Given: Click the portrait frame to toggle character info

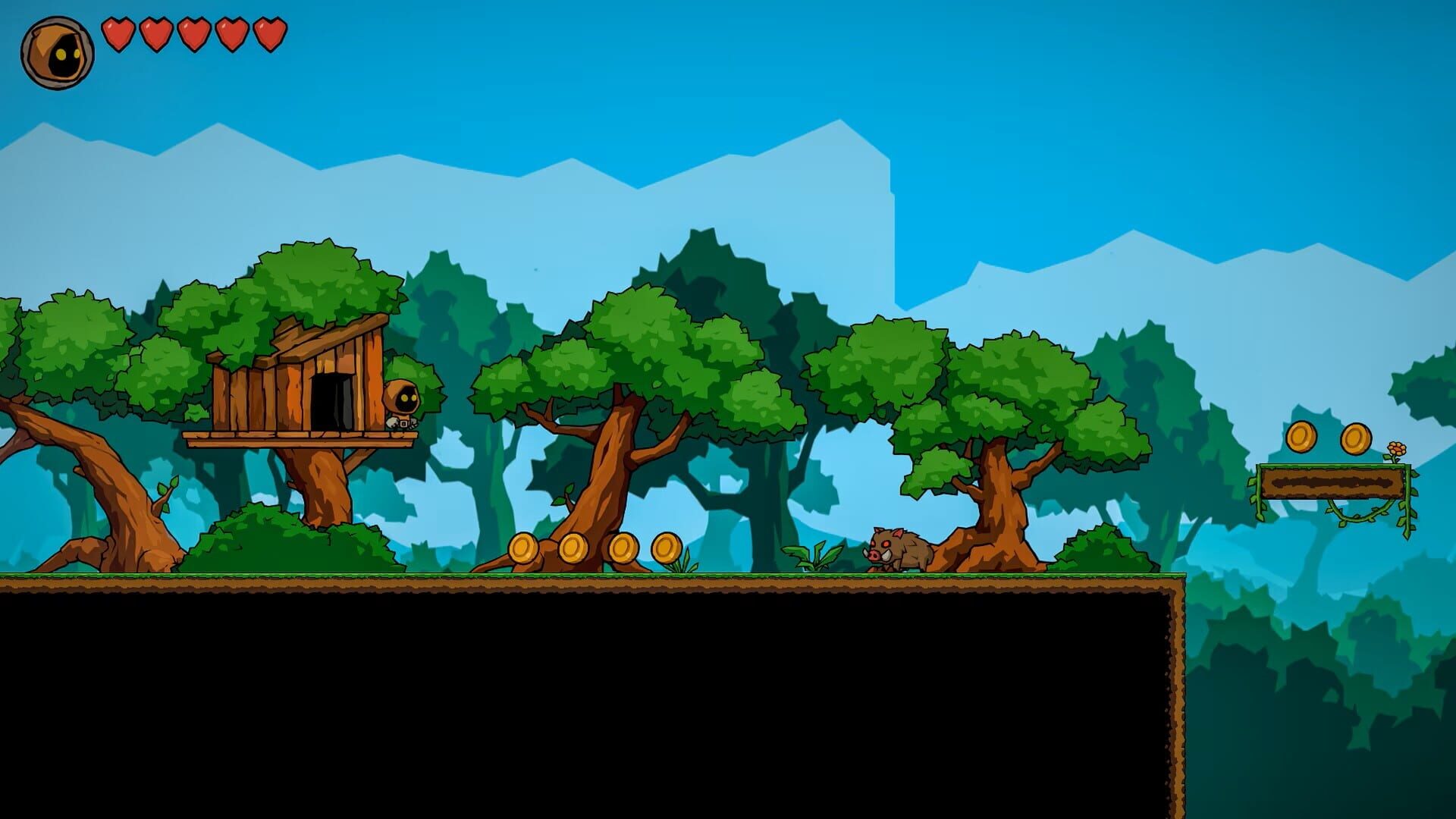Looking at the screenshot, I should coord(57,52).
